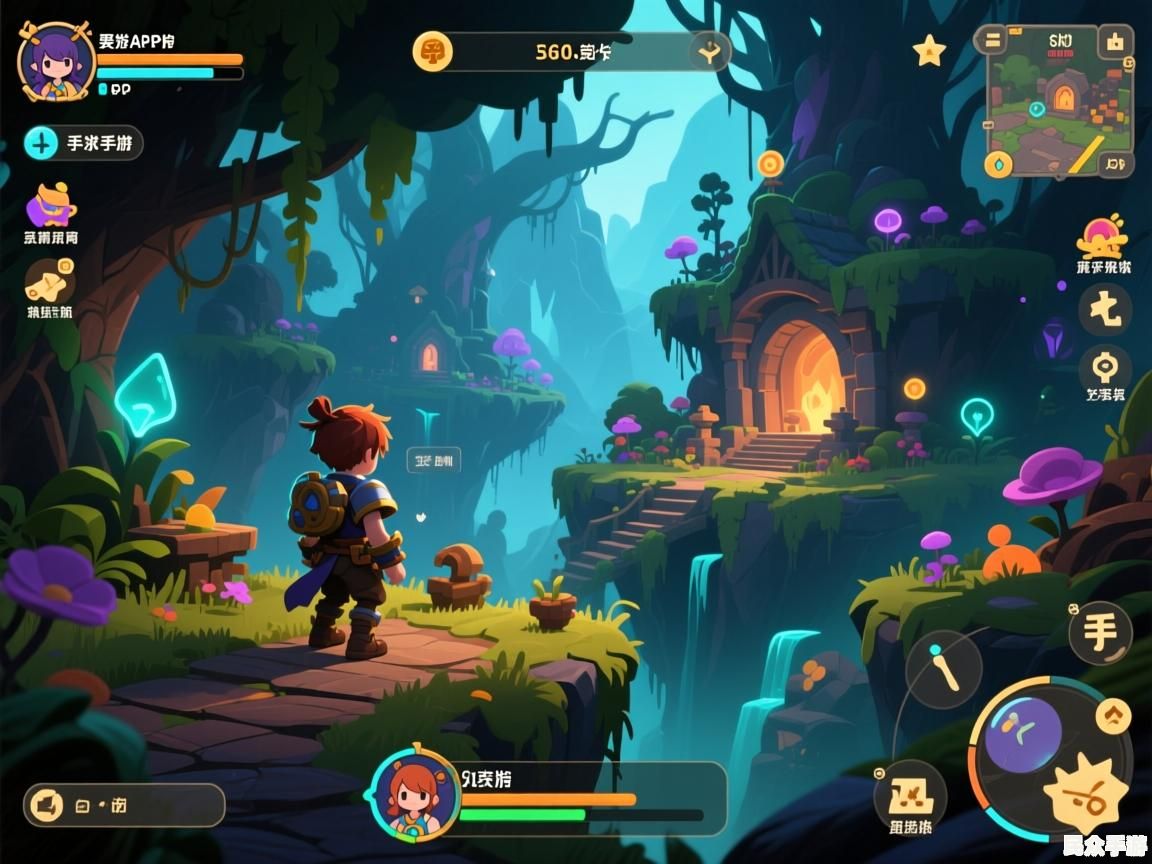The height and width of the screenshot is (864, 1152).
Task: Click the castle icon on the minimap
Action: tap(1115, 42)
